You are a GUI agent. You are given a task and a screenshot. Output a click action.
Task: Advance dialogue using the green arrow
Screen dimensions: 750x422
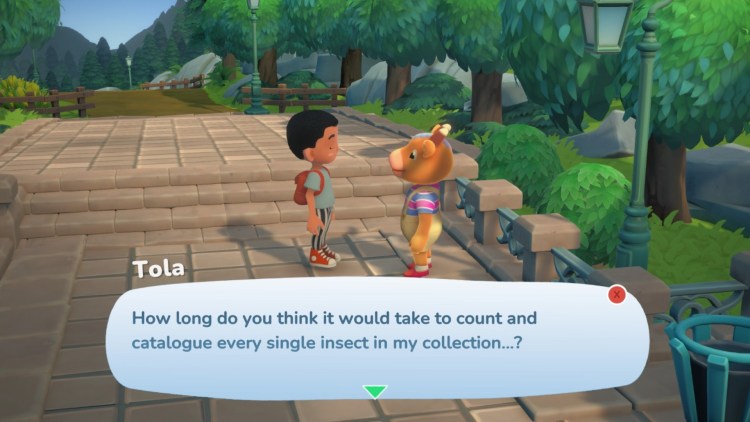tap(375, 391)
